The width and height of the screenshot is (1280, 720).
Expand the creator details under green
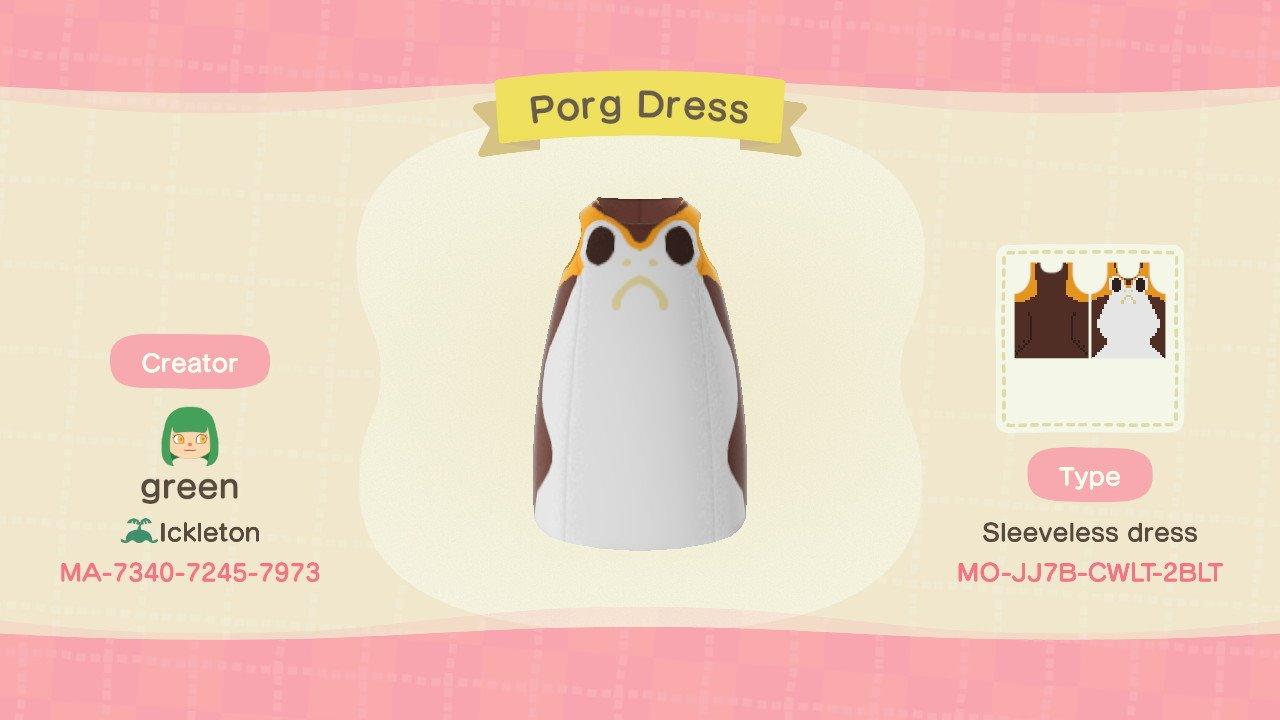pyautogui.click(x=189, y=489)
